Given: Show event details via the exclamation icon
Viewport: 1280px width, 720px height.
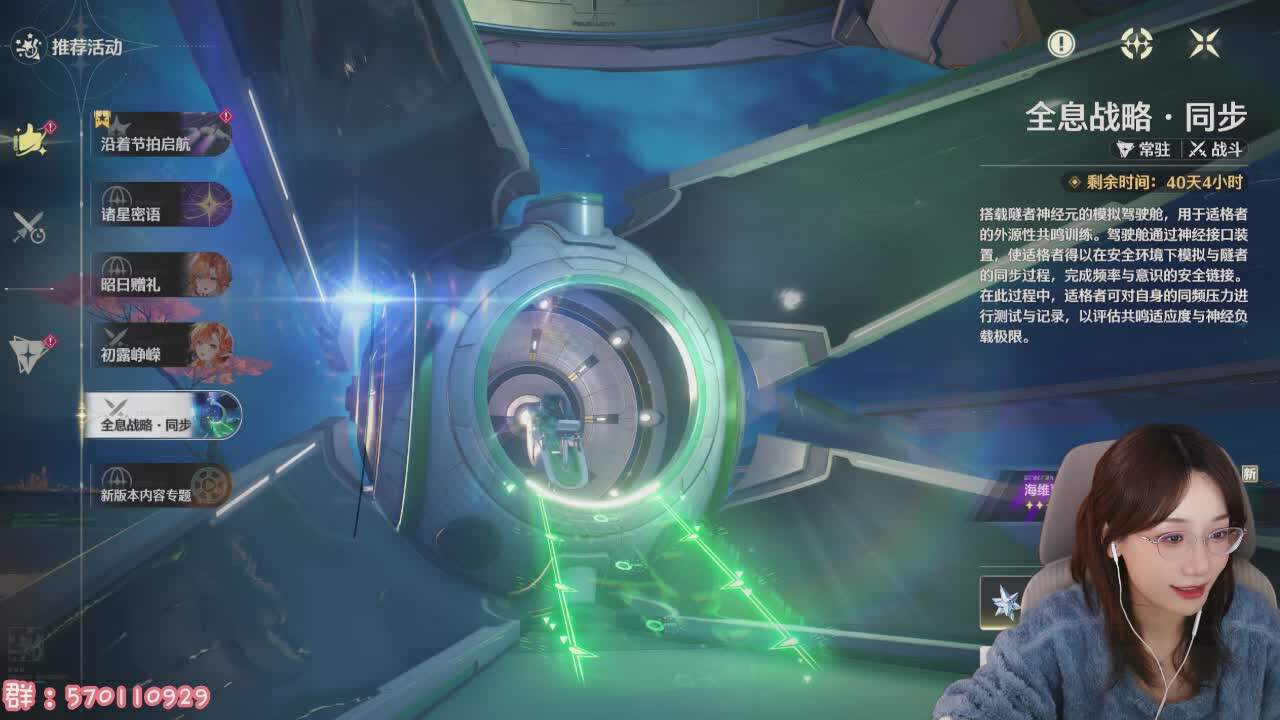Looking at the screenshot, I should (x=1061, y=43).
